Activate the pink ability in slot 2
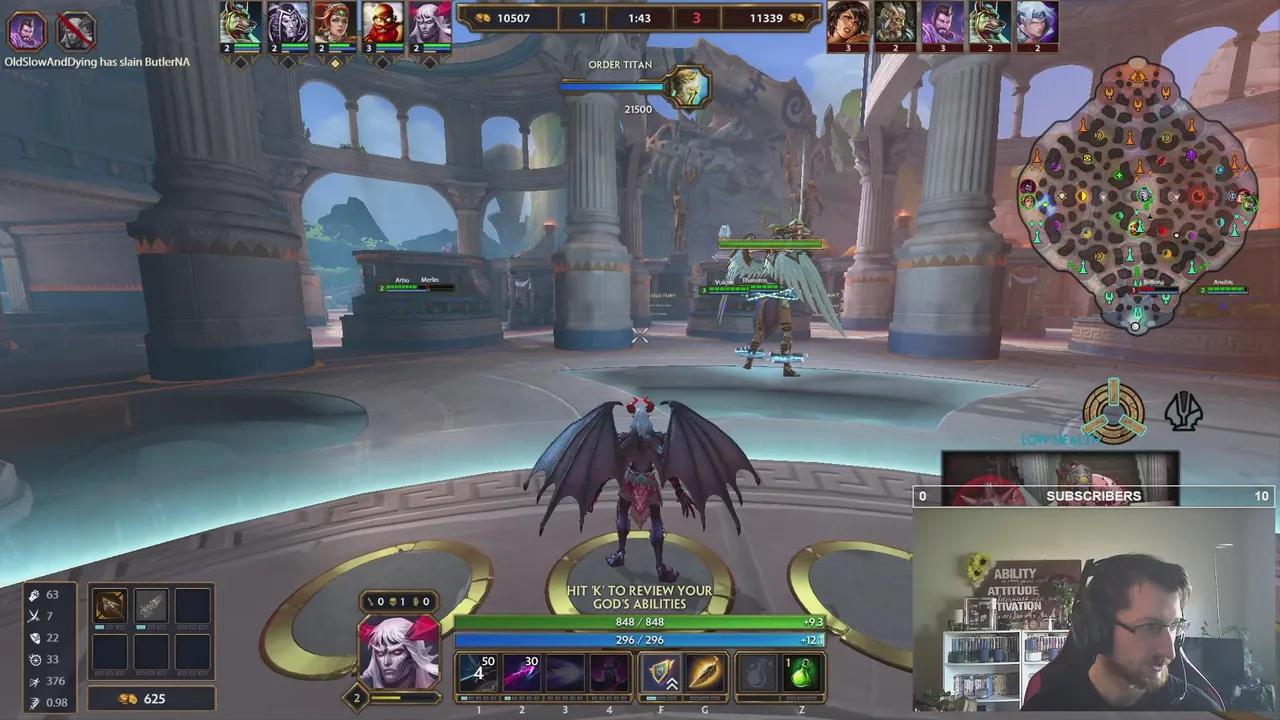Screen dimensions: 1280x720 point(520,672)
